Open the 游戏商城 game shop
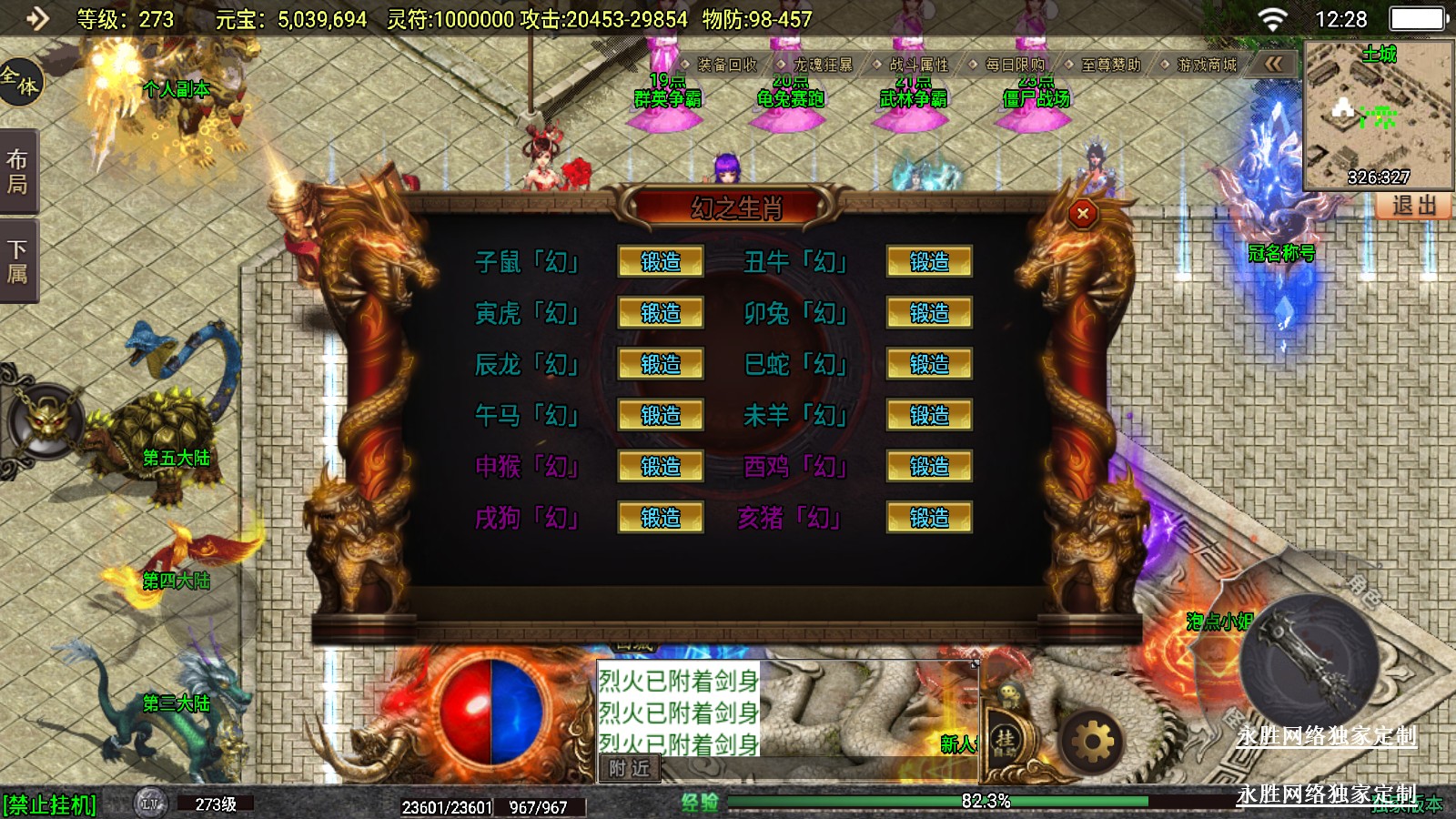 coord(1206,65)
